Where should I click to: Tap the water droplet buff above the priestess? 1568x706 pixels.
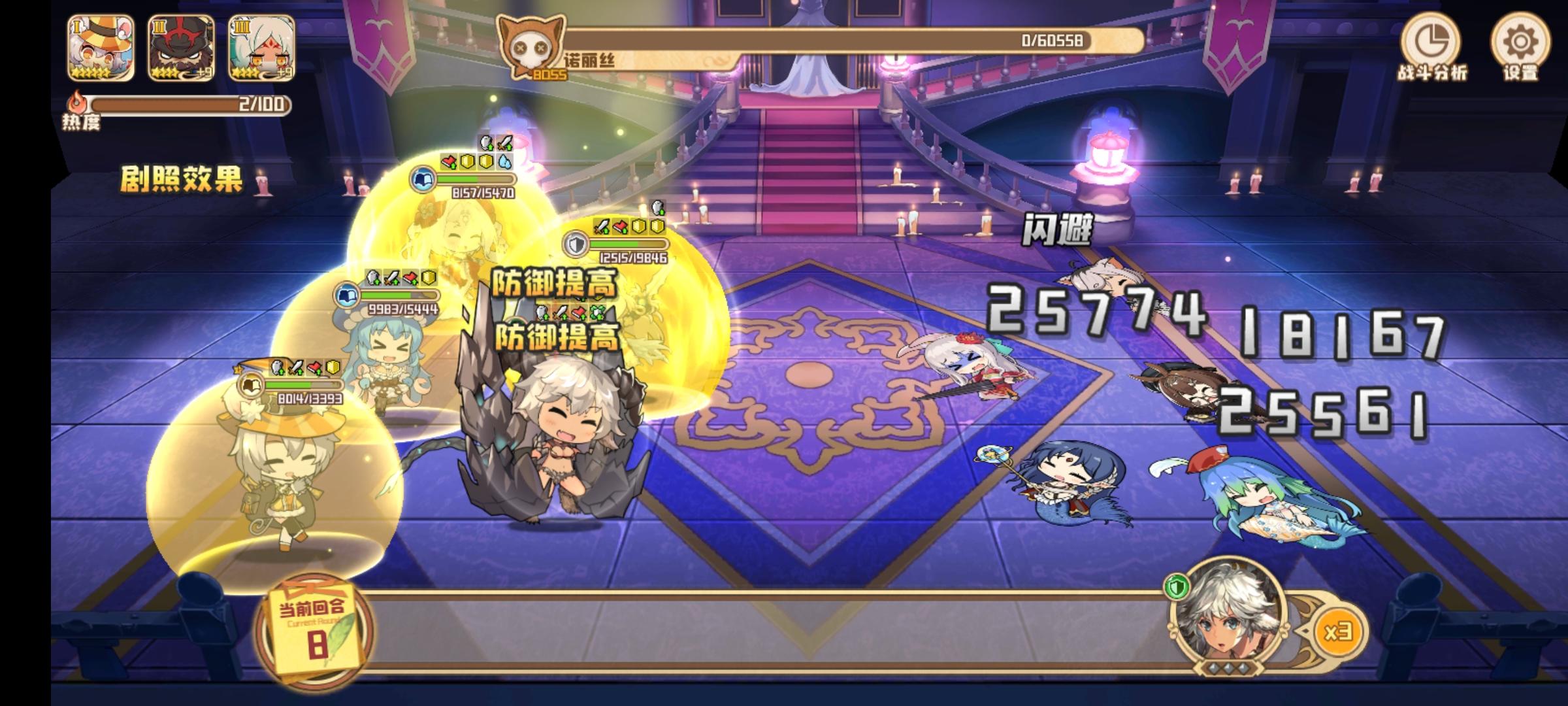[x=504, y=161]
